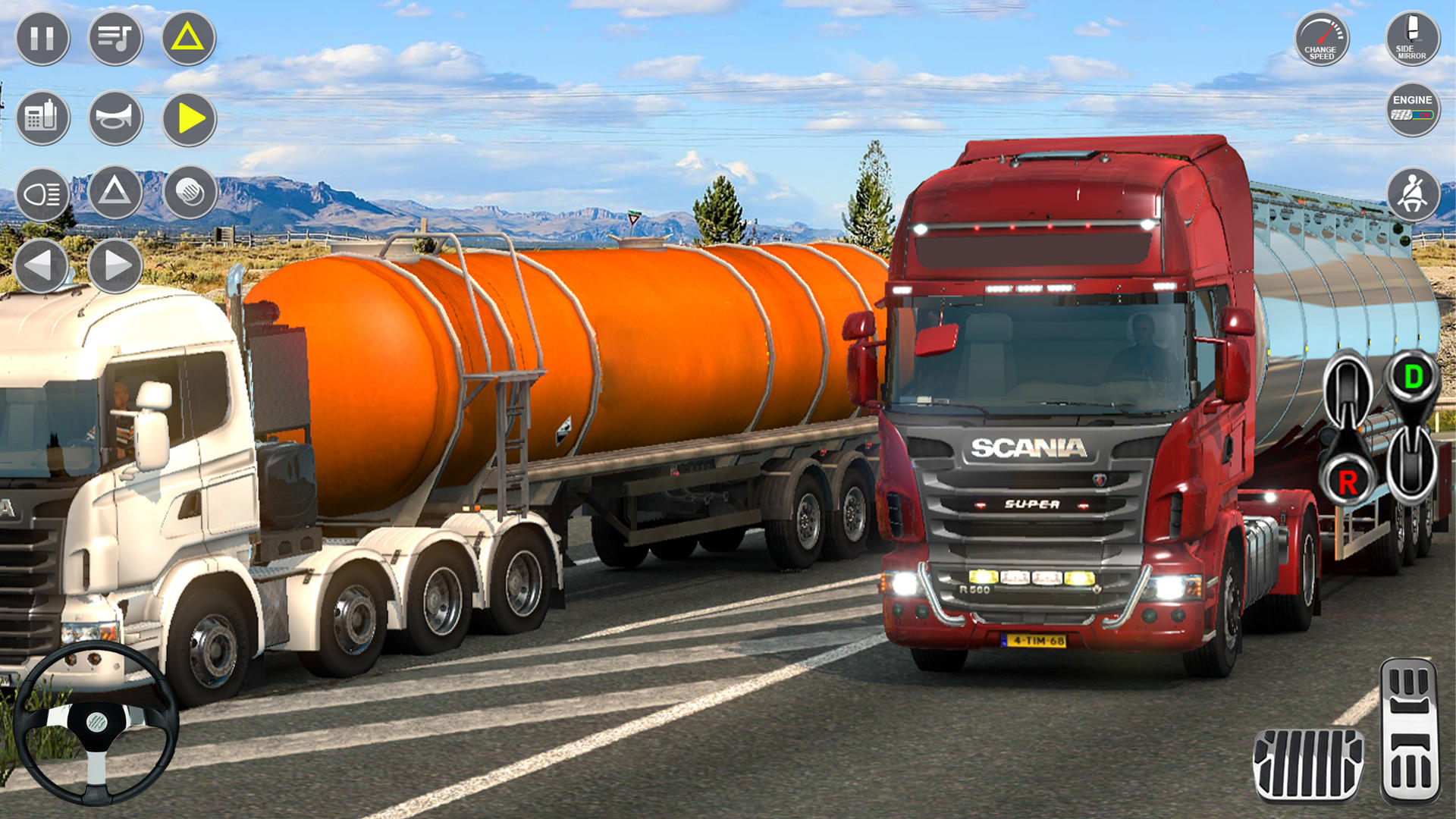Open the mobile phone control

tap(43, 118)
